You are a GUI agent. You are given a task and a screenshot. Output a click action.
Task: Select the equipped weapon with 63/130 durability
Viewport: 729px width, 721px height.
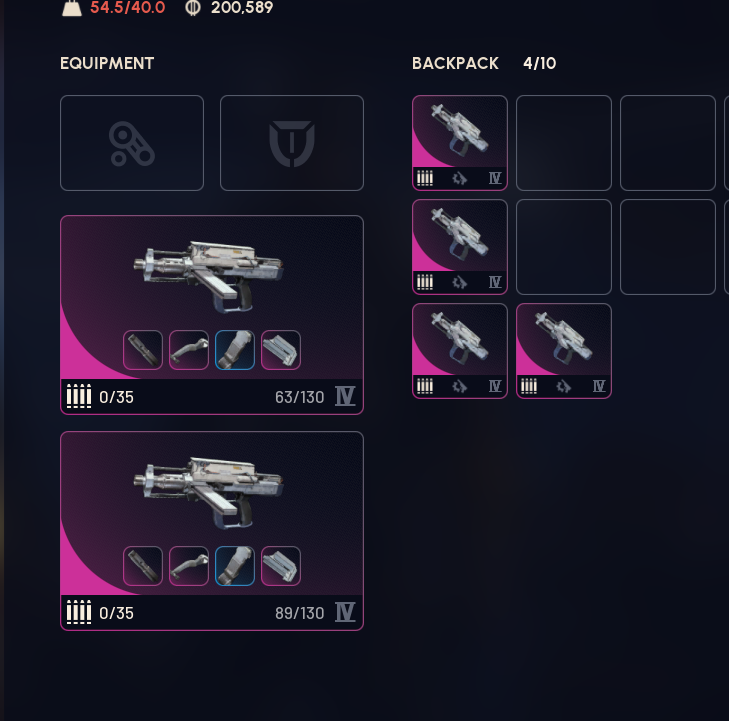[x=211, y=270]
